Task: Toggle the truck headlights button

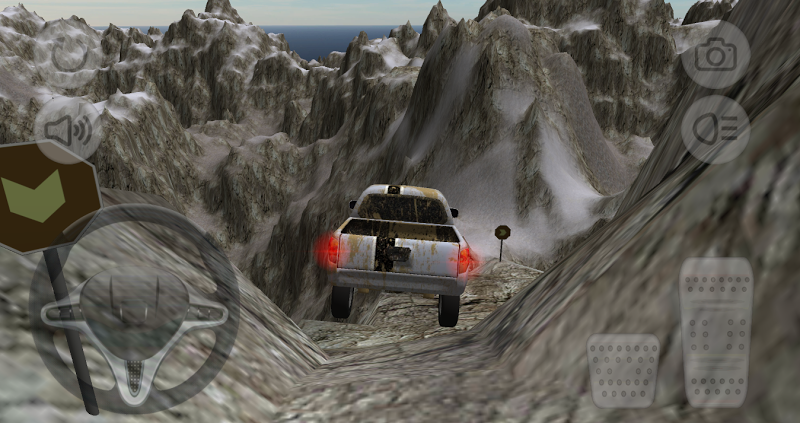Action: click(715, 129)
